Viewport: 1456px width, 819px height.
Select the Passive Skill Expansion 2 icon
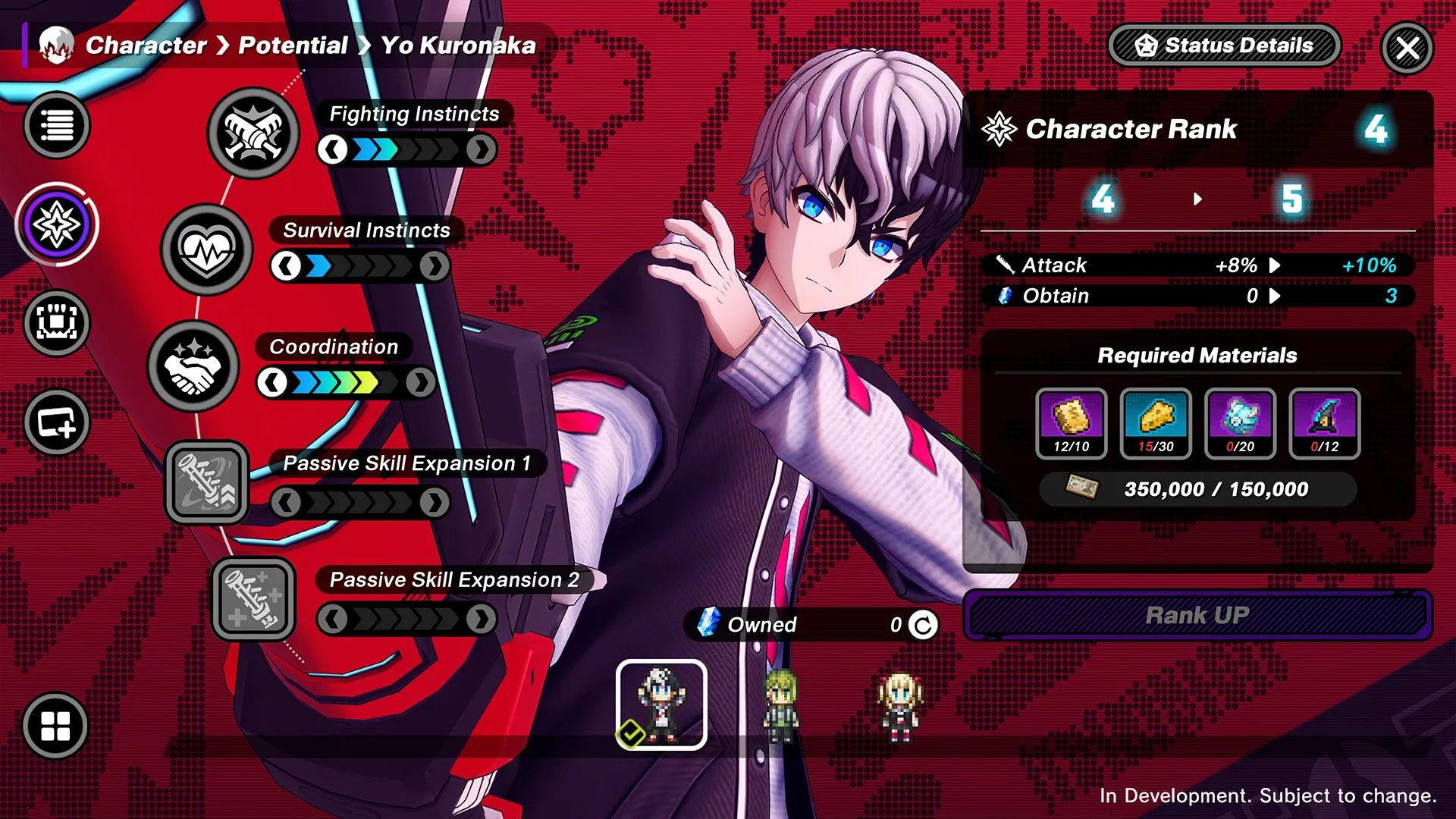(x=253, y=599)
